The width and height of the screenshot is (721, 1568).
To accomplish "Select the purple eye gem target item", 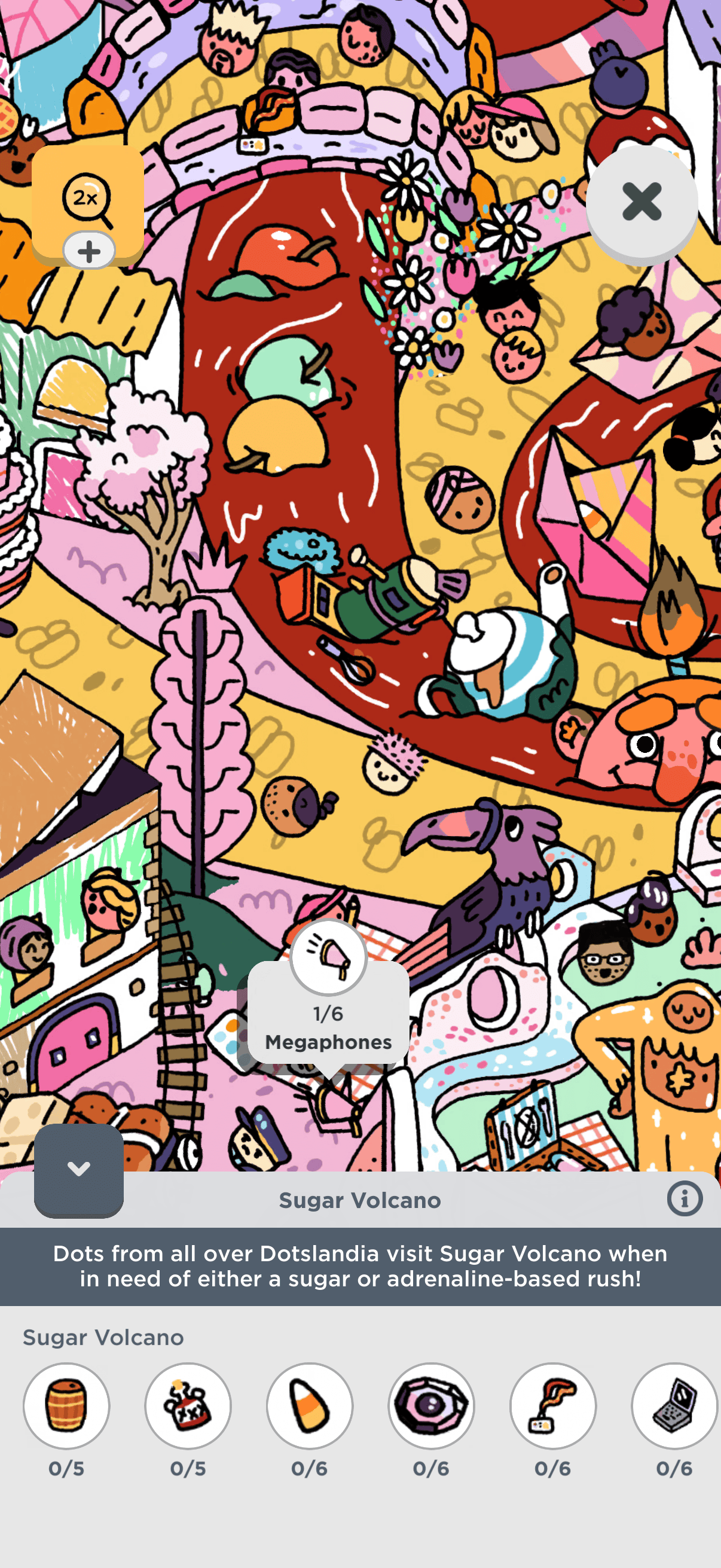I will coord(432,1405).
